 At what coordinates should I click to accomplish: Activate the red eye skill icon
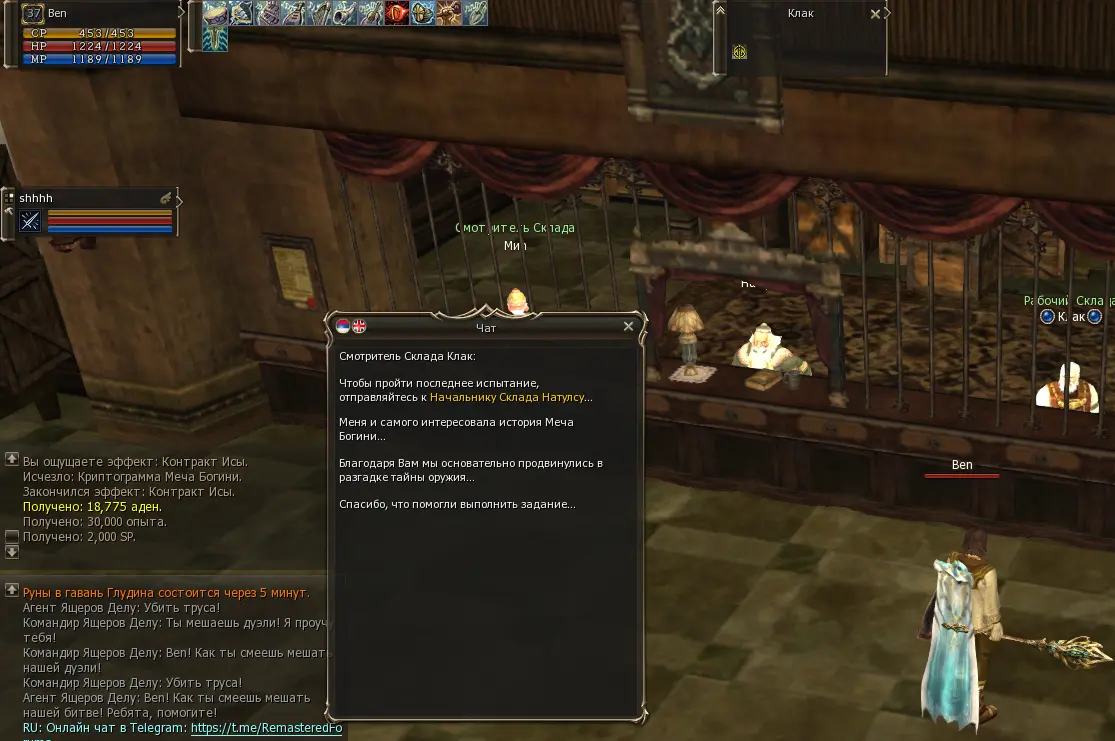coord(397,13)
